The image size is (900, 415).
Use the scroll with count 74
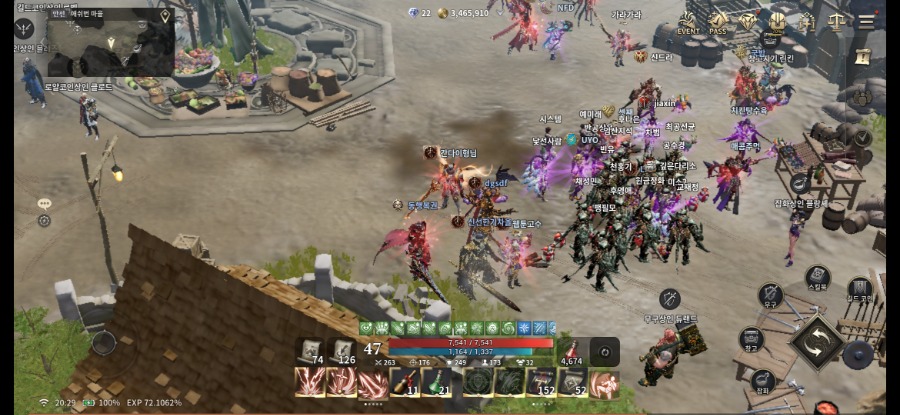(x=311, y=351)
